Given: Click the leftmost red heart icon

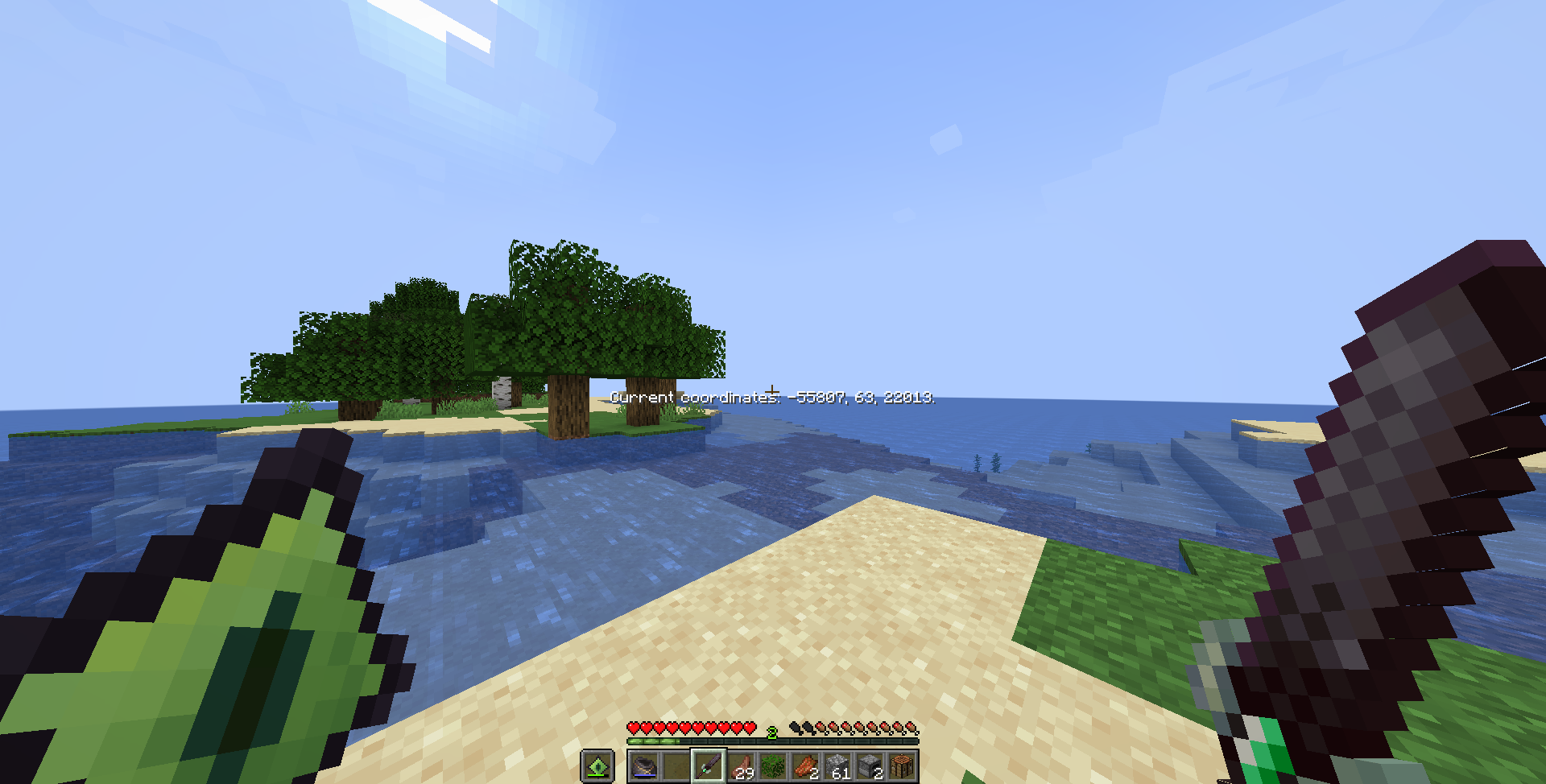Looking at the screenshot, I should [634, 727].
